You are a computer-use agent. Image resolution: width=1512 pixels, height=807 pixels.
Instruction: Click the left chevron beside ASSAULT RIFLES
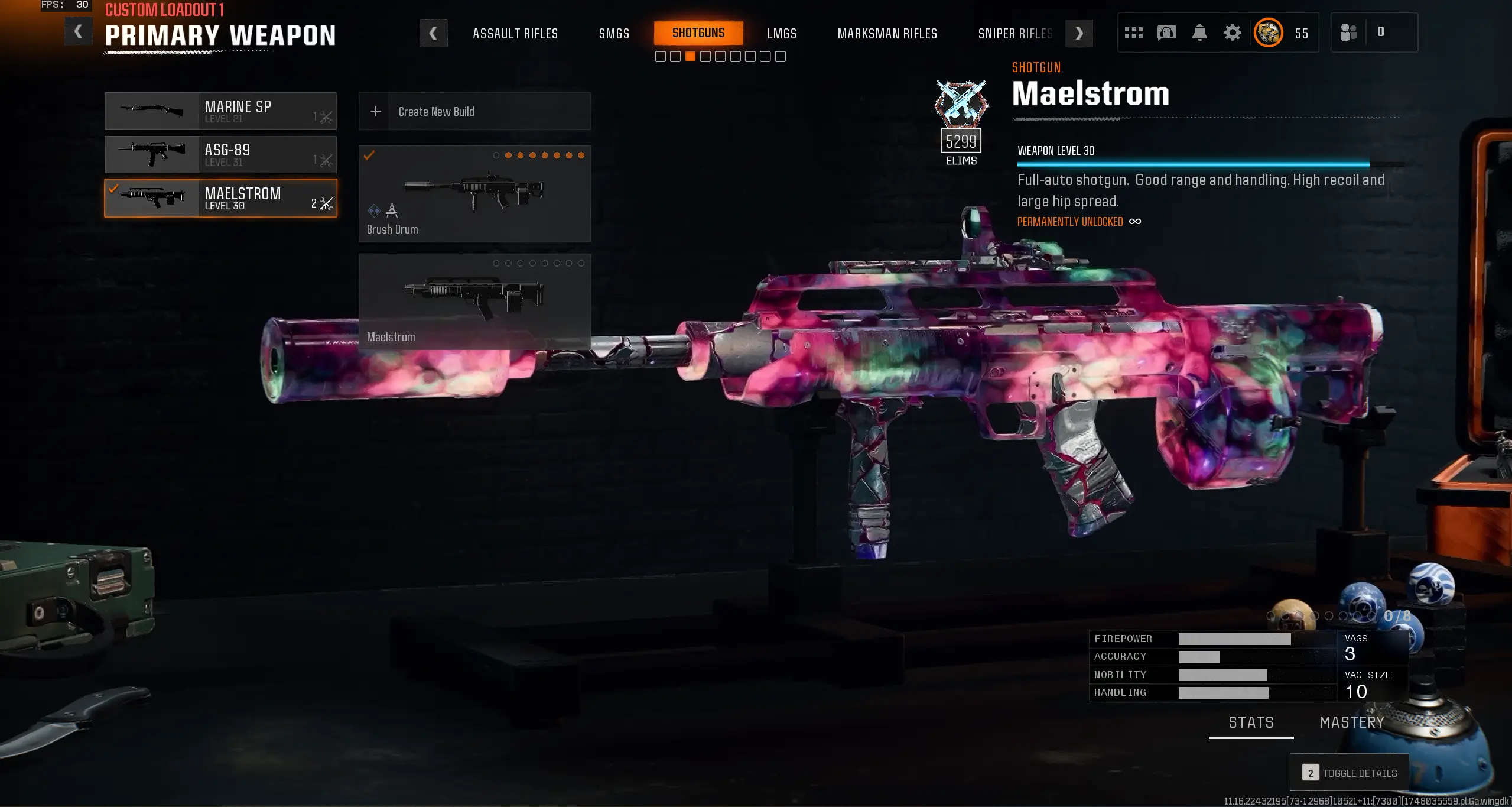coord(434,33)
